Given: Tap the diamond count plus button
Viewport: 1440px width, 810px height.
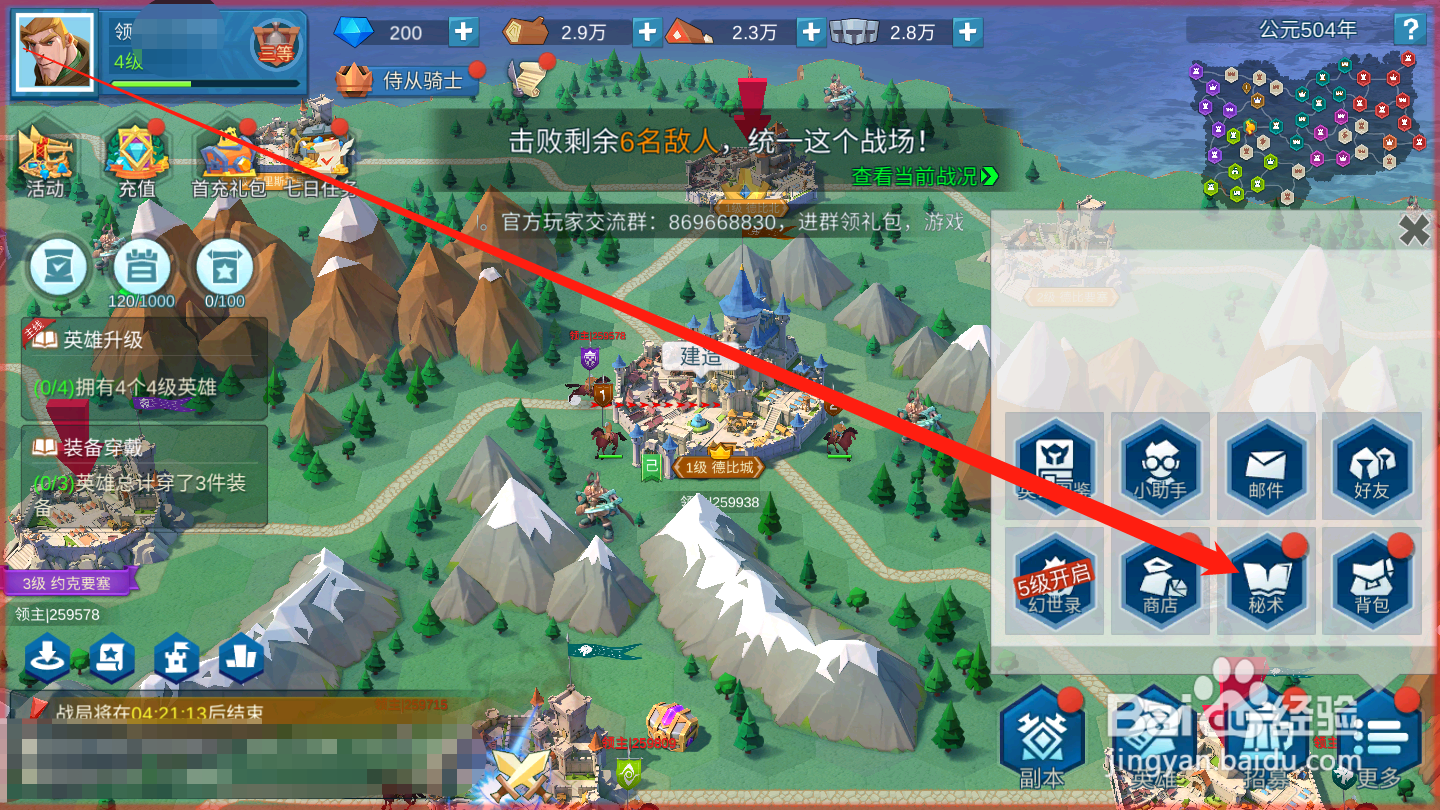Looking at the screenshot, I should [x=462, y=31].
